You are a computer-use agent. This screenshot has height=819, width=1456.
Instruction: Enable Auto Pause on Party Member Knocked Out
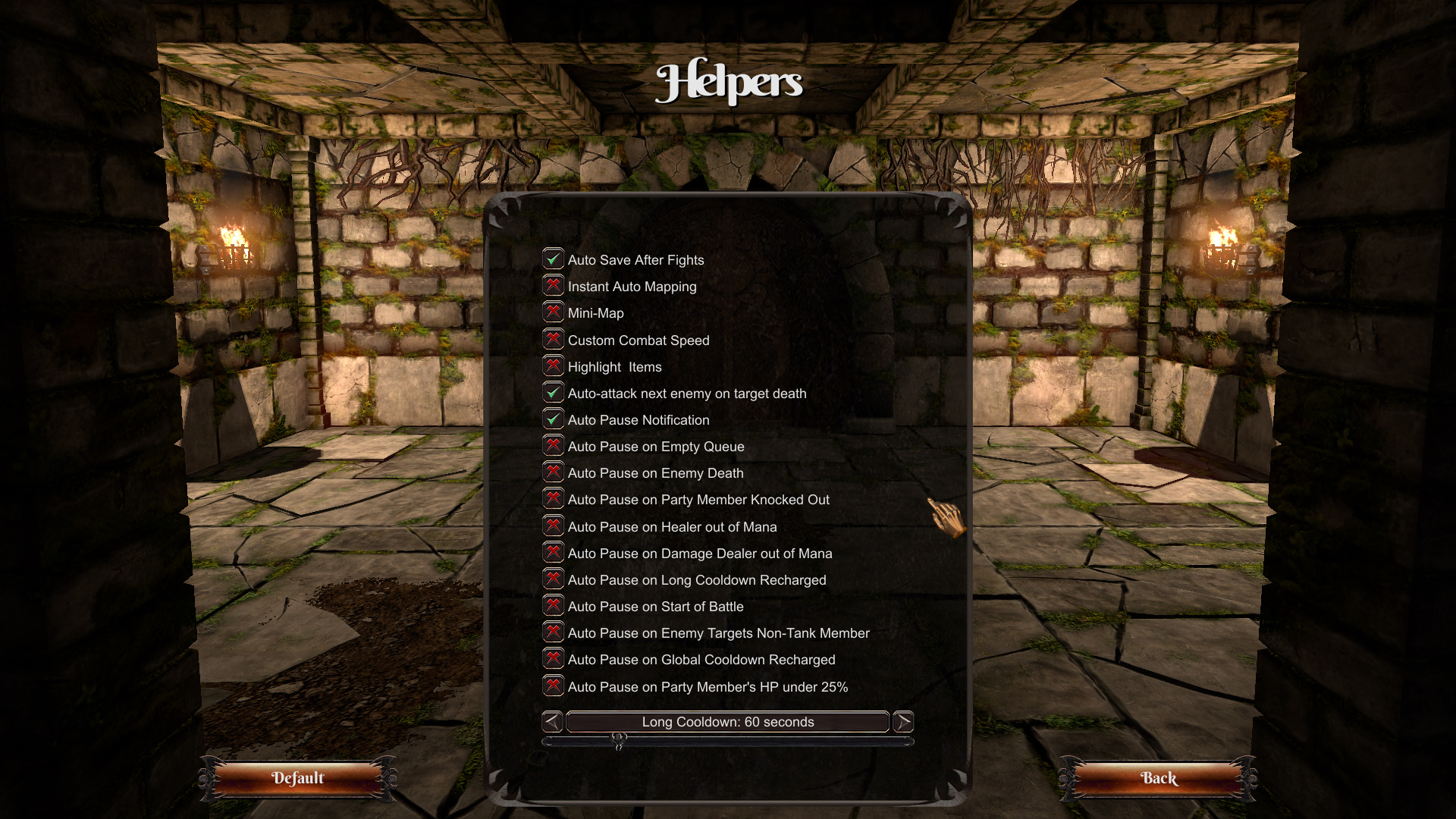pos(554,499)
